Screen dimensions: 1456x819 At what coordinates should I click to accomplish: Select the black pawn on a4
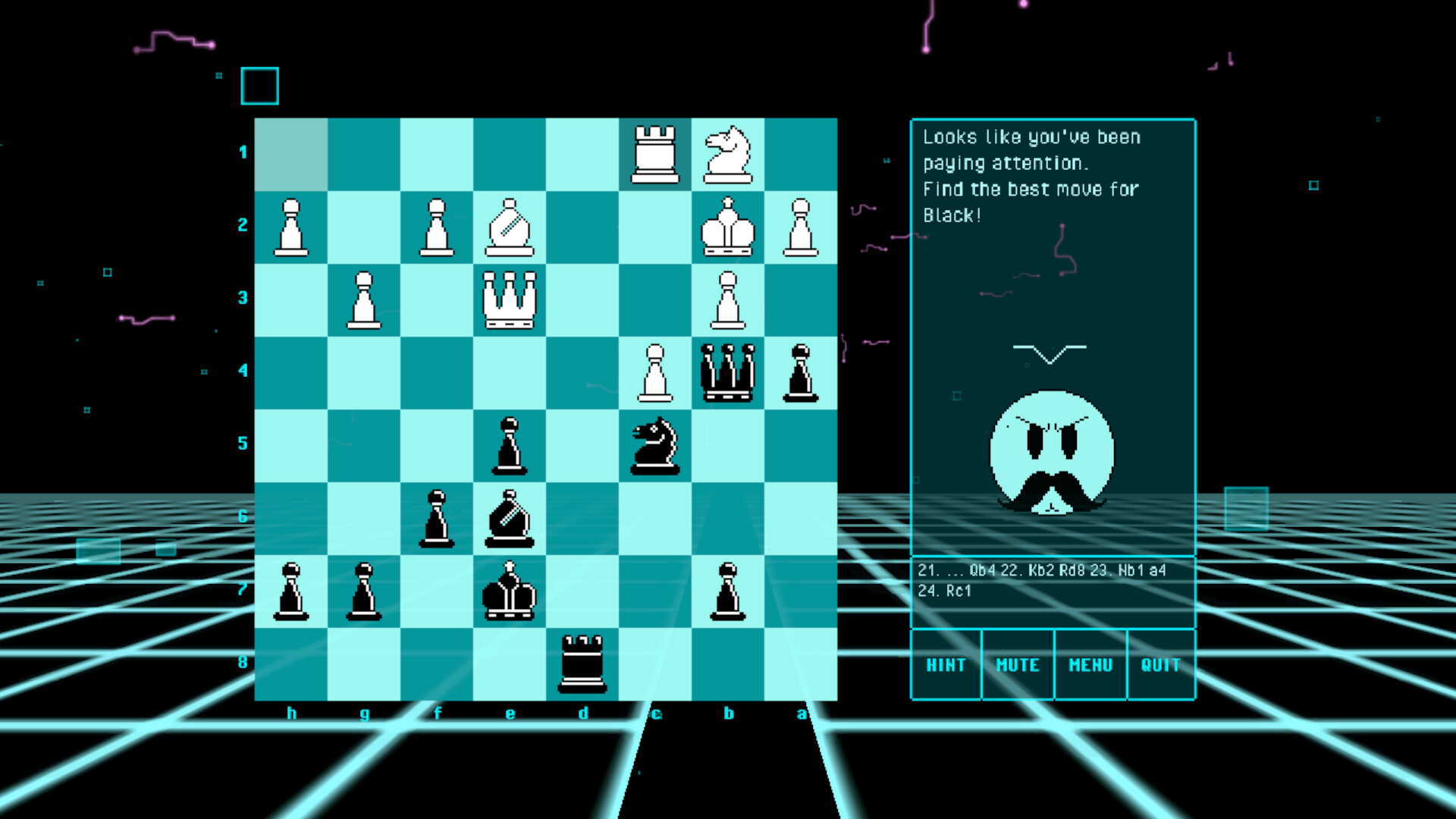coord(802,372)
